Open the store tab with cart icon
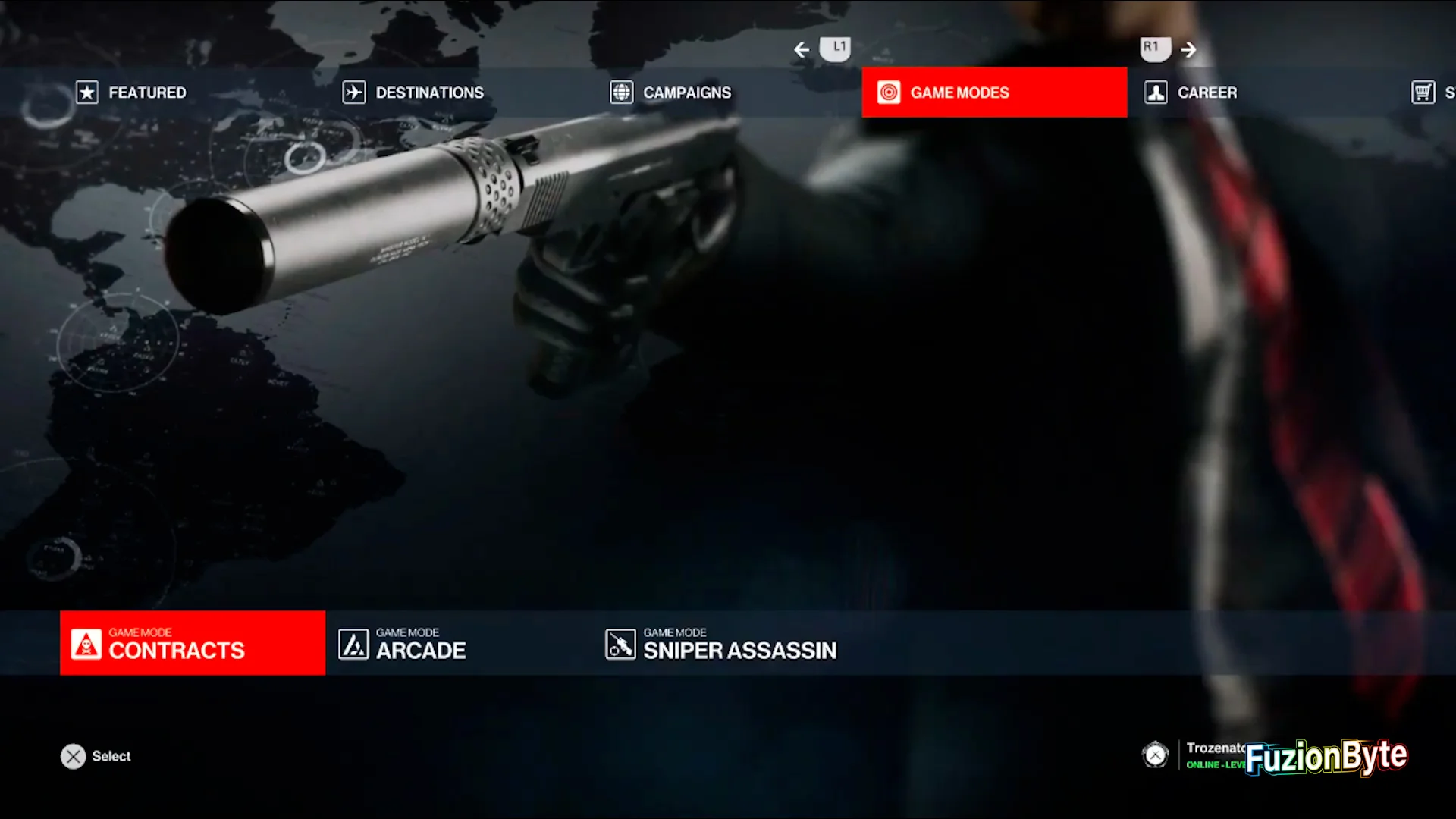Screen dimensions: 1456x819 [1430, 93]
